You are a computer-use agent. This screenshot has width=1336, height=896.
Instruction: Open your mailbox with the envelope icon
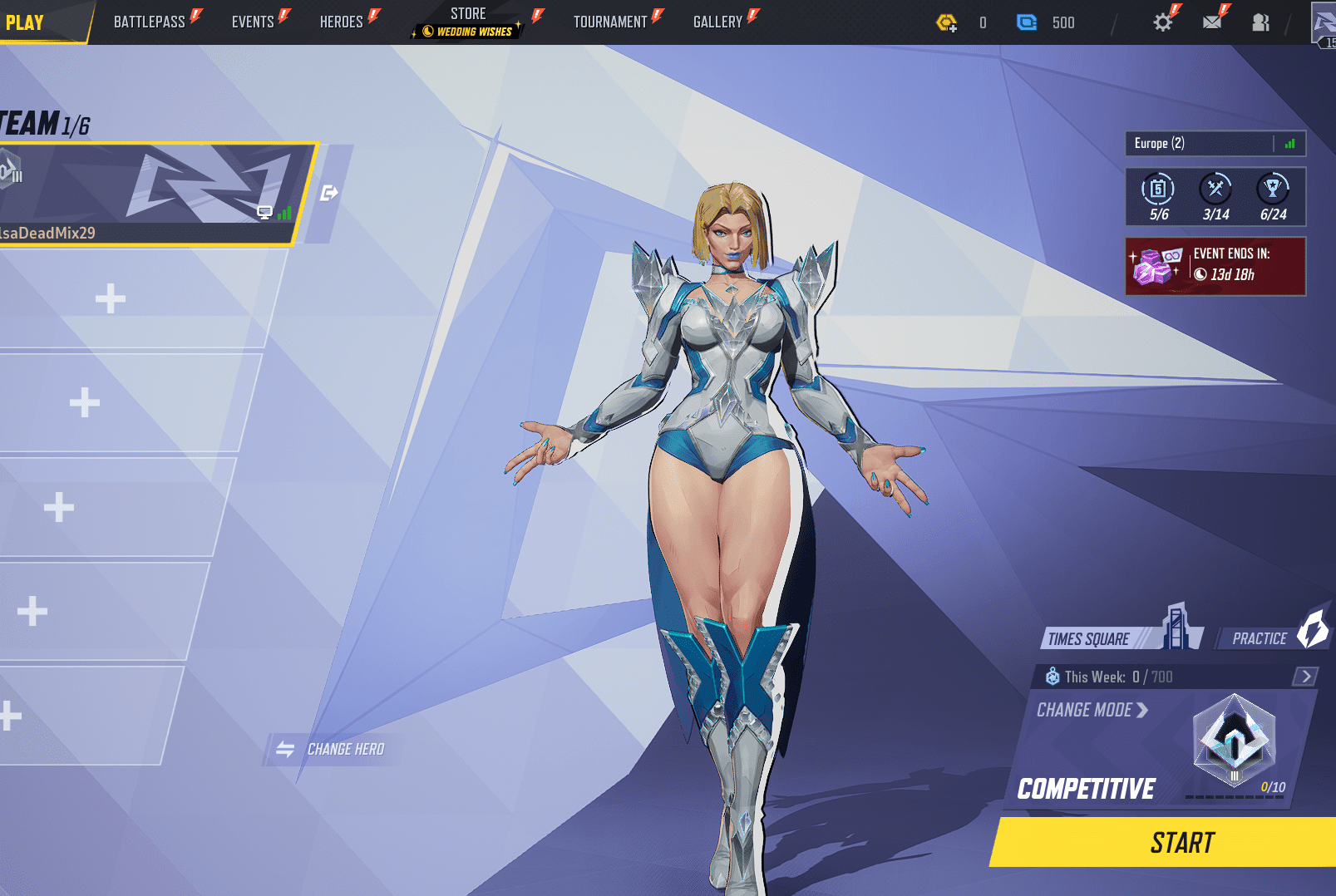1212,22
